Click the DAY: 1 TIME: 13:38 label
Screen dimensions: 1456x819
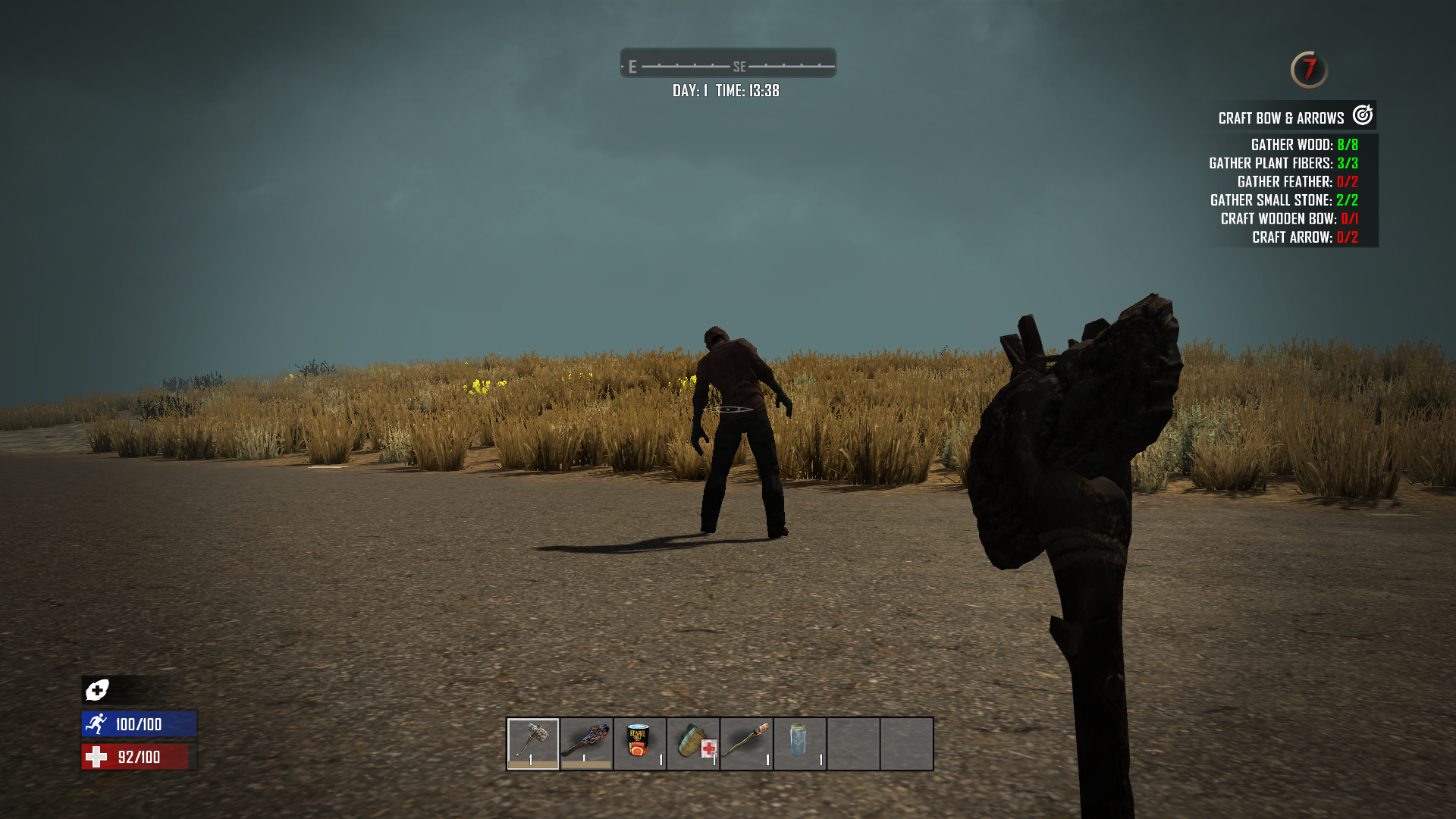[x=726, y=90]
